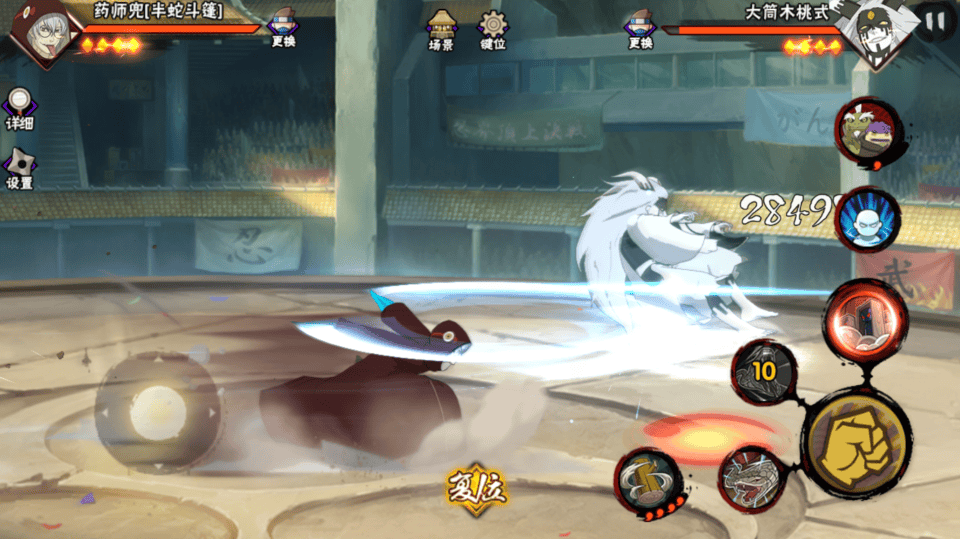Open the 场景 scene selector
Screen dimensions: 960x539
[x=441, y=28]
